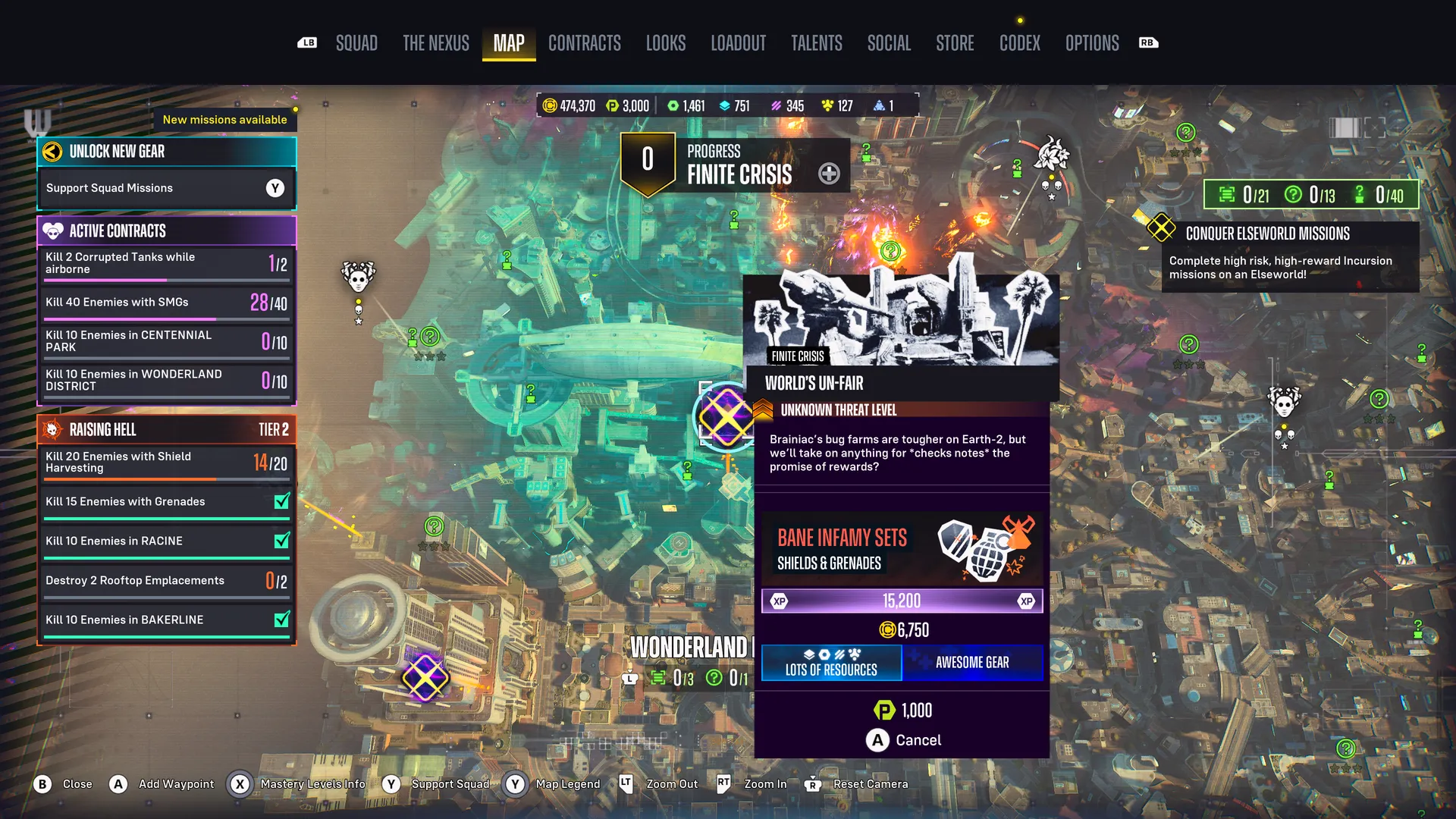Select Kill 40 Enemies with SMGs contract
The height and width of the screenshot is (819, 1456).
coord(166,303)
